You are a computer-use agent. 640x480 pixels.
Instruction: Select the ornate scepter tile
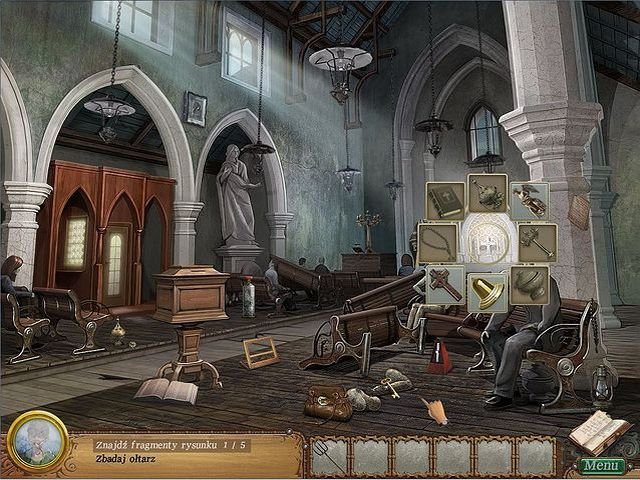pyautogui.click(x=537, y=242)
